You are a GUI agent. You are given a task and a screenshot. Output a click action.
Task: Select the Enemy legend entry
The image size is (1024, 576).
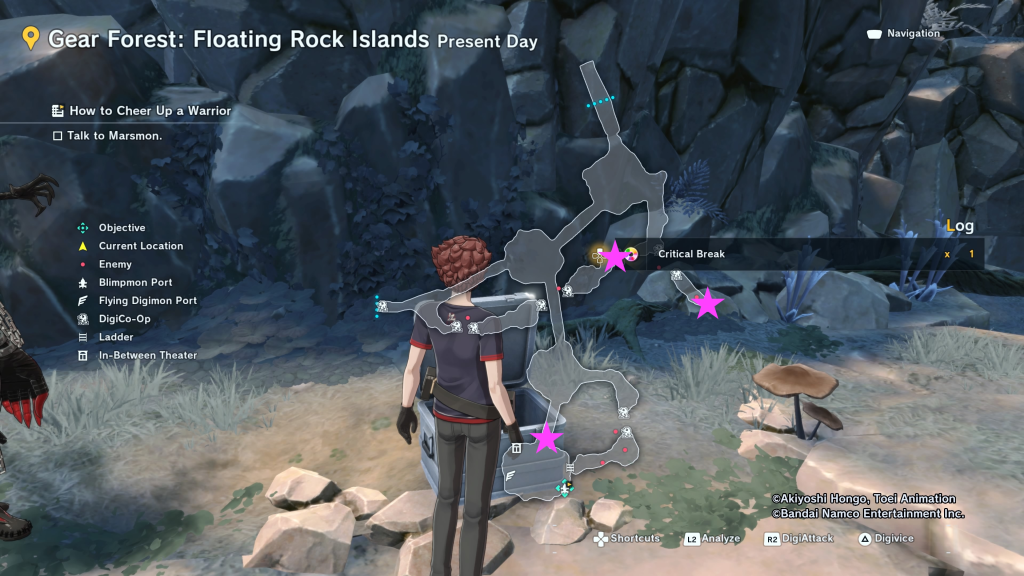[x=115, y=265]
